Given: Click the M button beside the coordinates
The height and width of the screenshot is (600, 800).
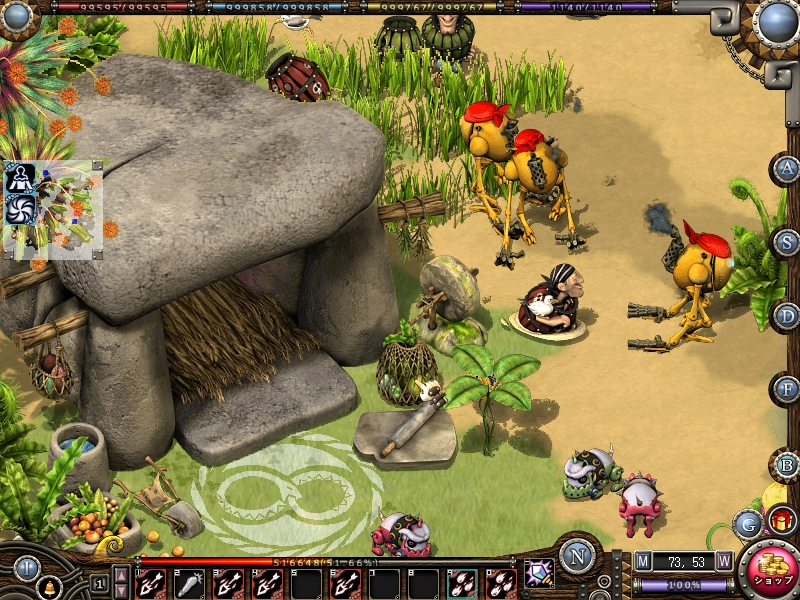Looking at the screenshot, I should coord(643,561).
